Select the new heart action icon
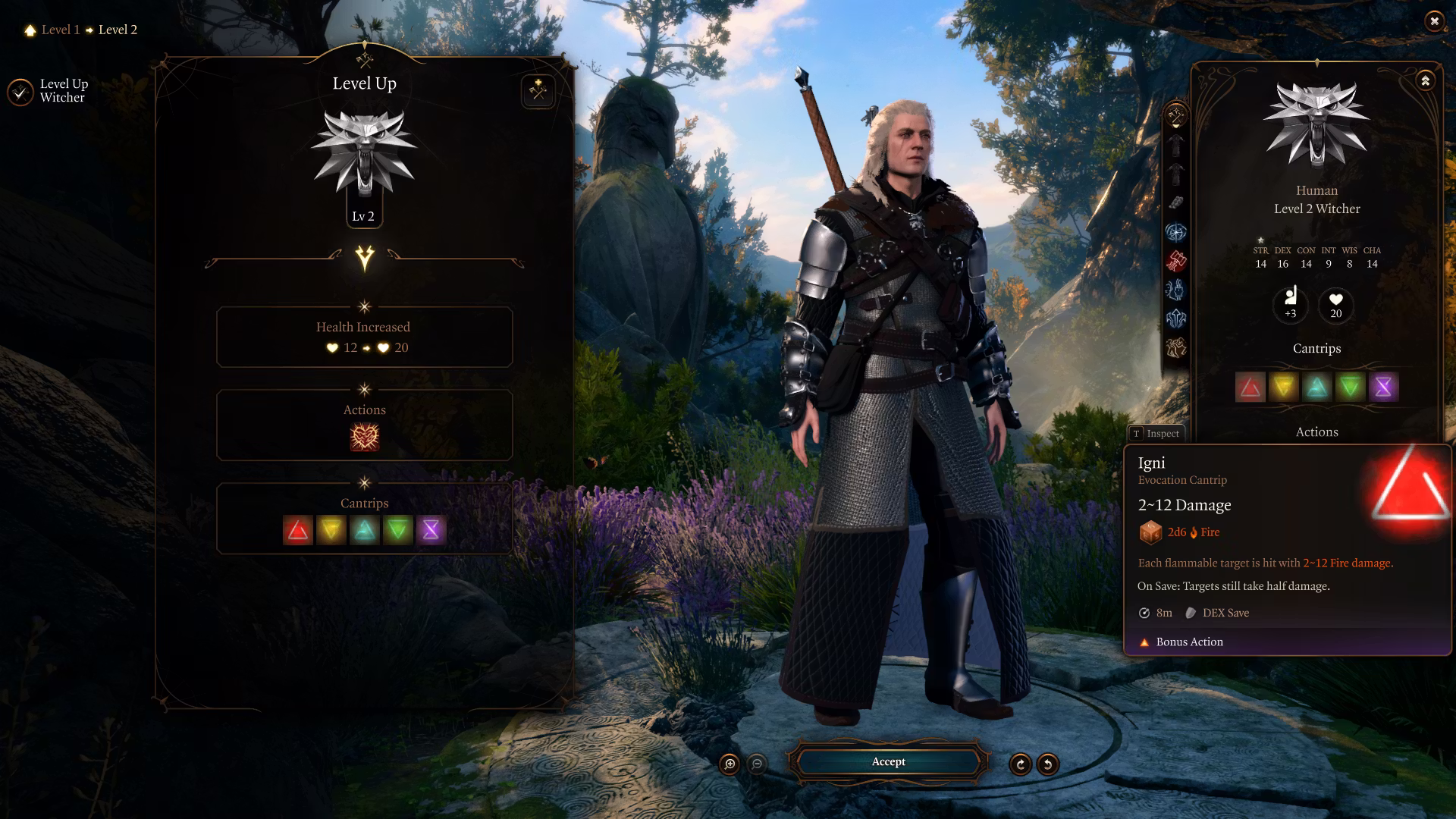1456x819 pixels. [x=365, y=438]
